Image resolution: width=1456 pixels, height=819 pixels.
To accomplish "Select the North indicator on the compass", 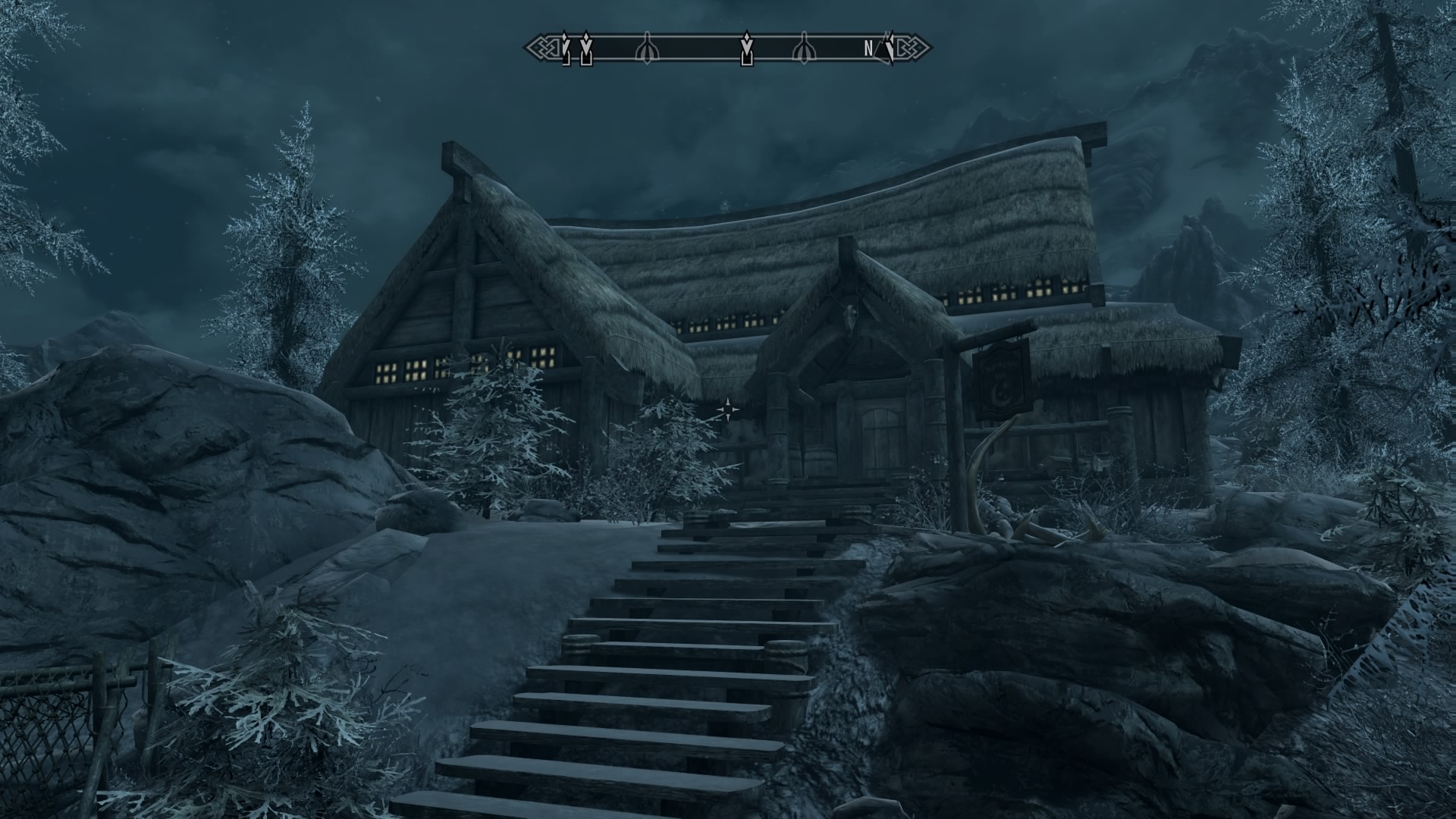I will pyautogui.click(x=868, y=49).
